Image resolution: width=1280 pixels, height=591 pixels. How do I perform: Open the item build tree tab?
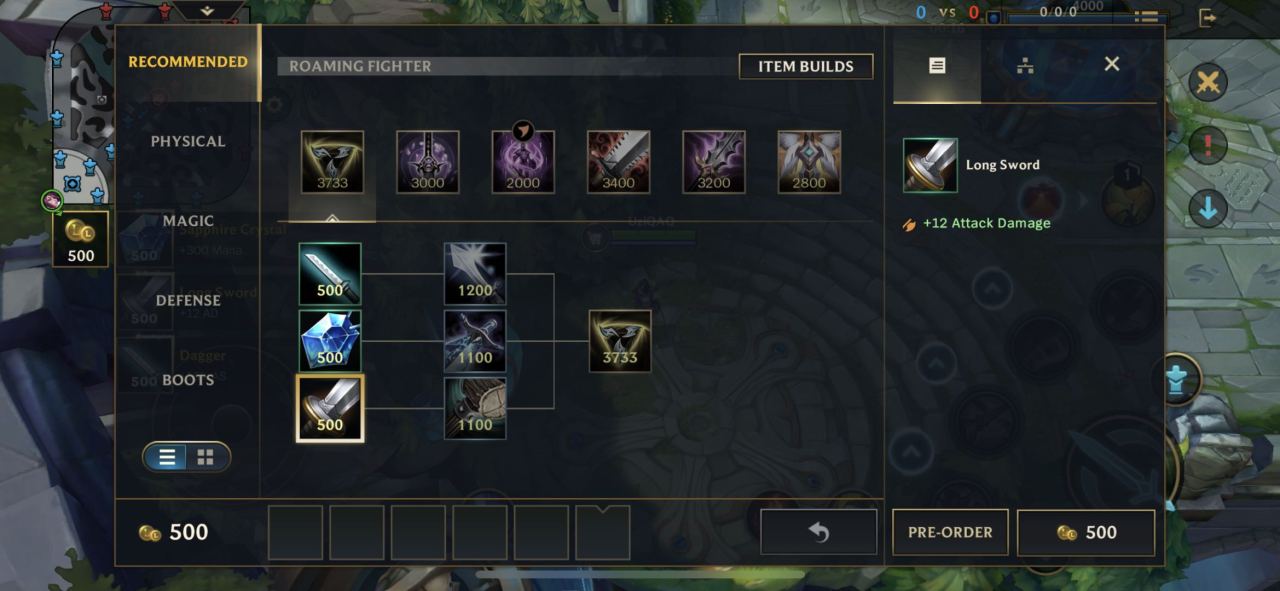1024,66
